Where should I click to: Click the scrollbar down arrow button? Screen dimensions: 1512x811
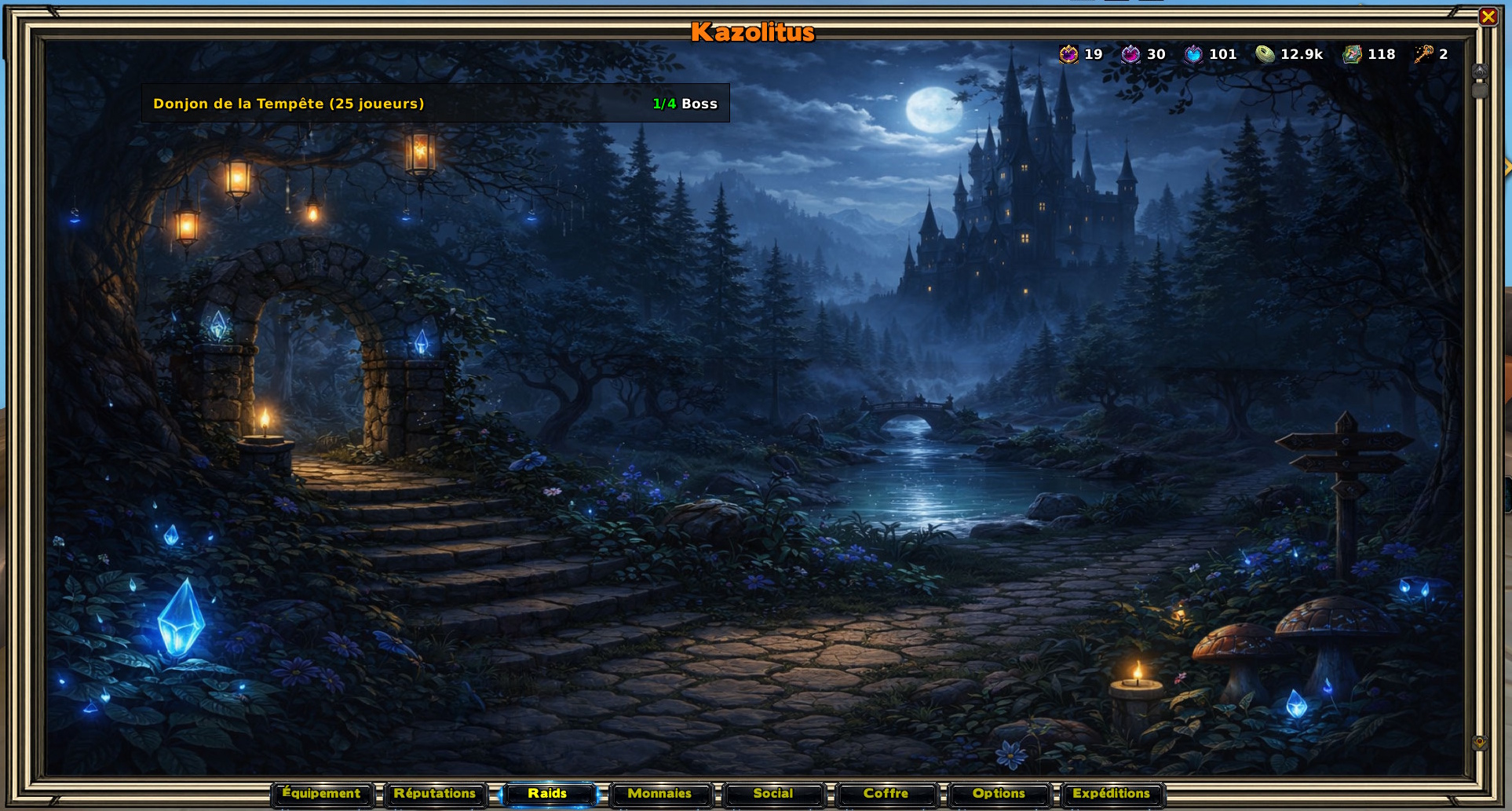click(x=1480, y=742)
